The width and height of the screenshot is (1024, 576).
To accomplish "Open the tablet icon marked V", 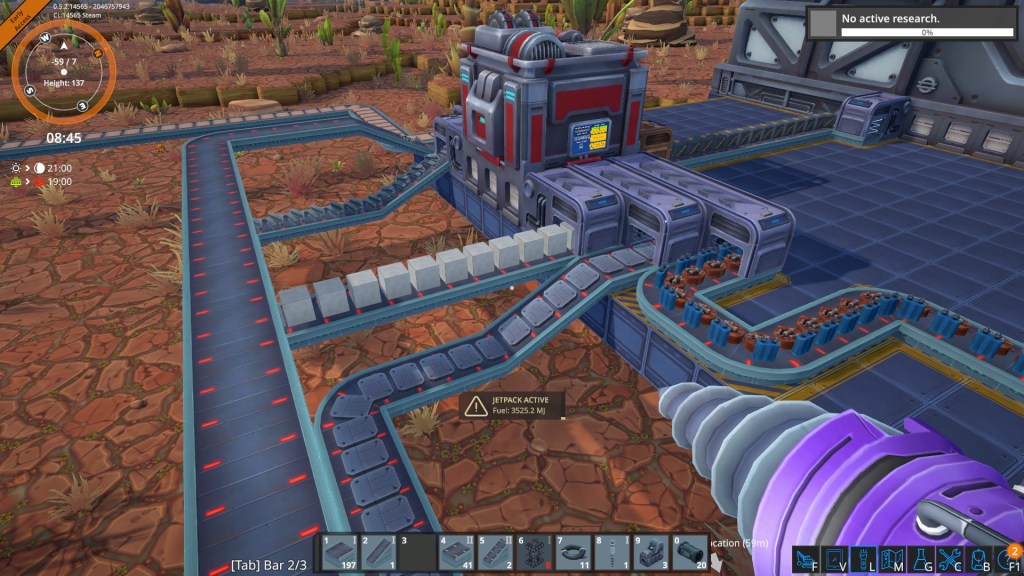I will point(836,559).
